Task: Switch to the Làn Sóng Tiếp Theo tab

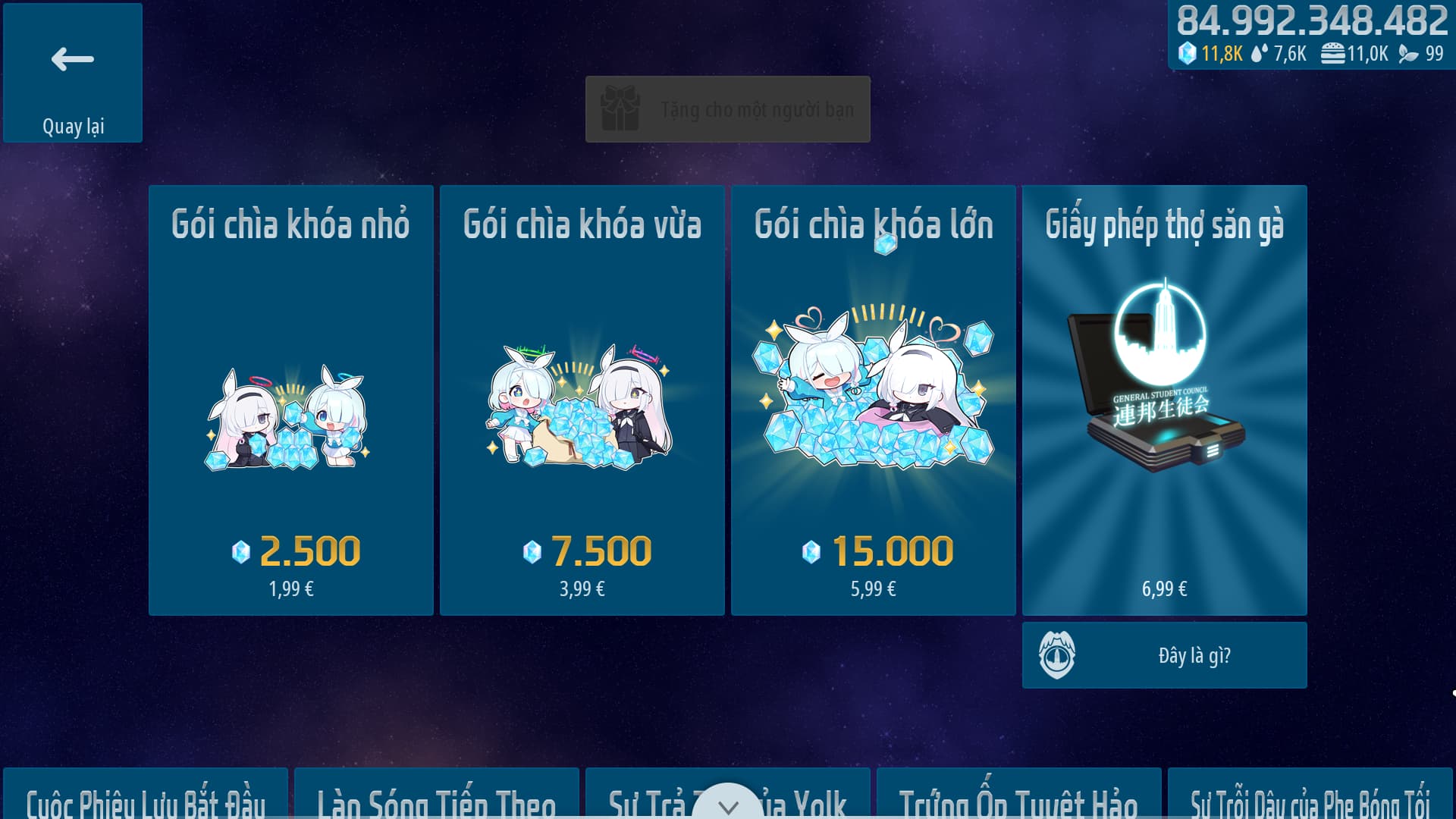Action: 437,798
